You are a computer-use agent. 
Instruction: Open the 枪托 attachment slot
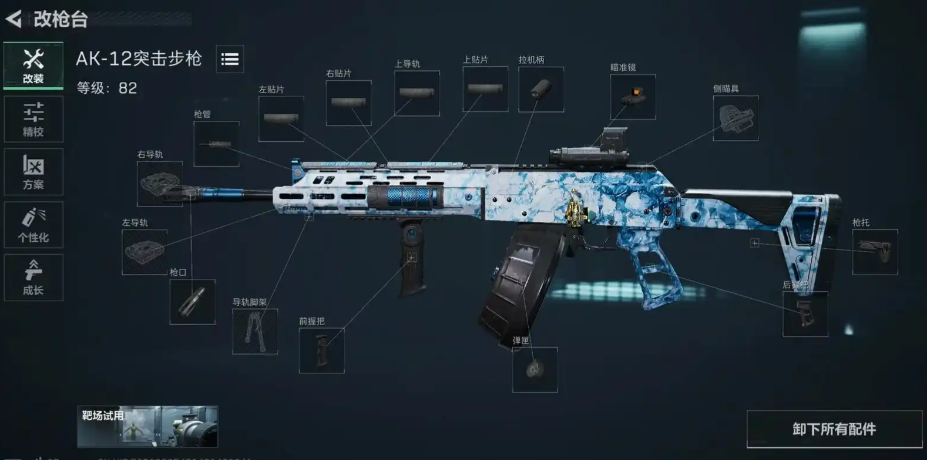874,252
